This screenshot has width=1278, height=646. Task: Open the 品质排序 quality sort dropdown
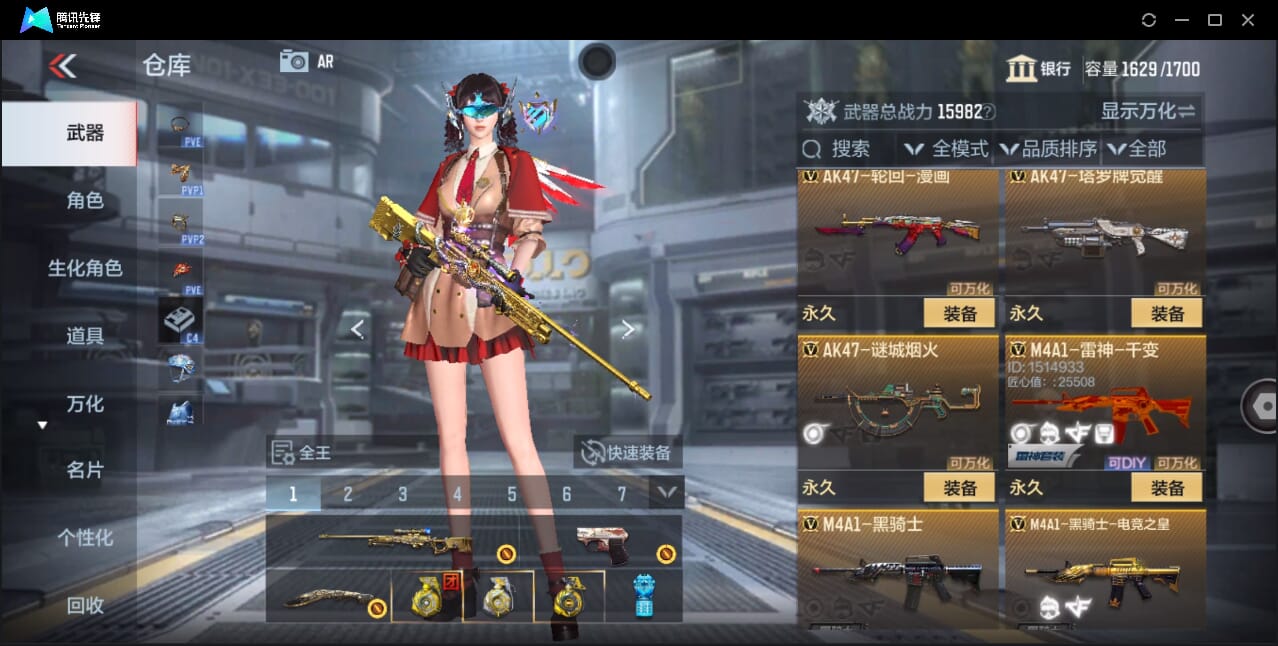click(x=1048, y=149)
